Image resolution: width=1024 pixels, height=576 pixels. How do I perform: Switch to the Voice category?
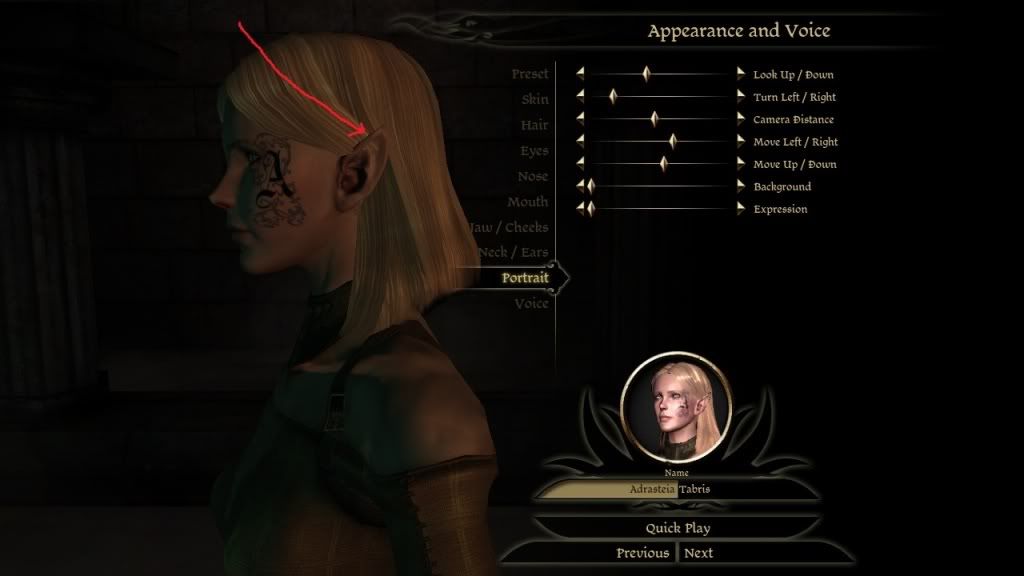531,303
